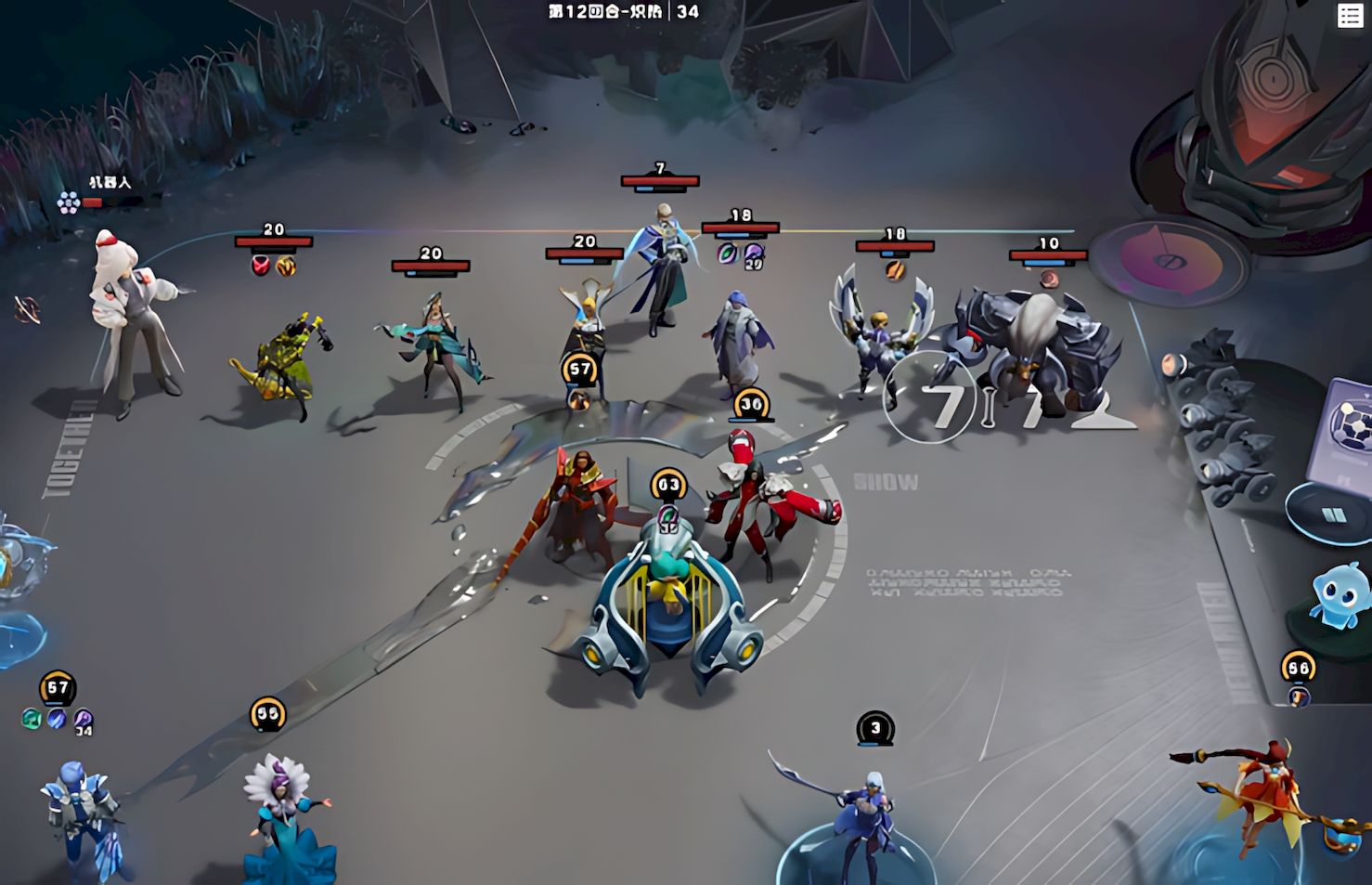Click the pause button on the glowing pedestal

pos(1332,515)
